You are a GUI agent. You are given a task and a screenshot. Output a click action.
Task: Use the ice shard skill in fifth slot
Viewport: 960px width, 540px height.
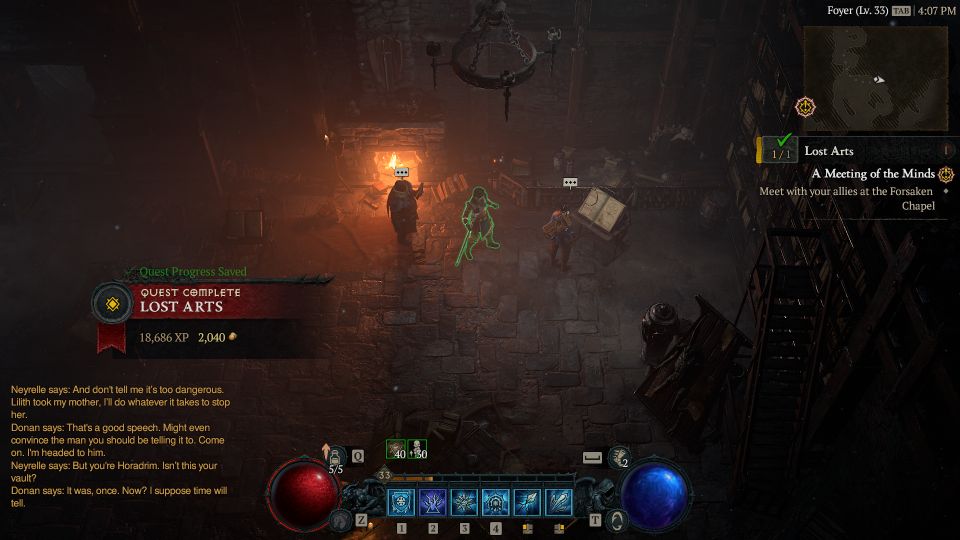[x=528, y=503]
